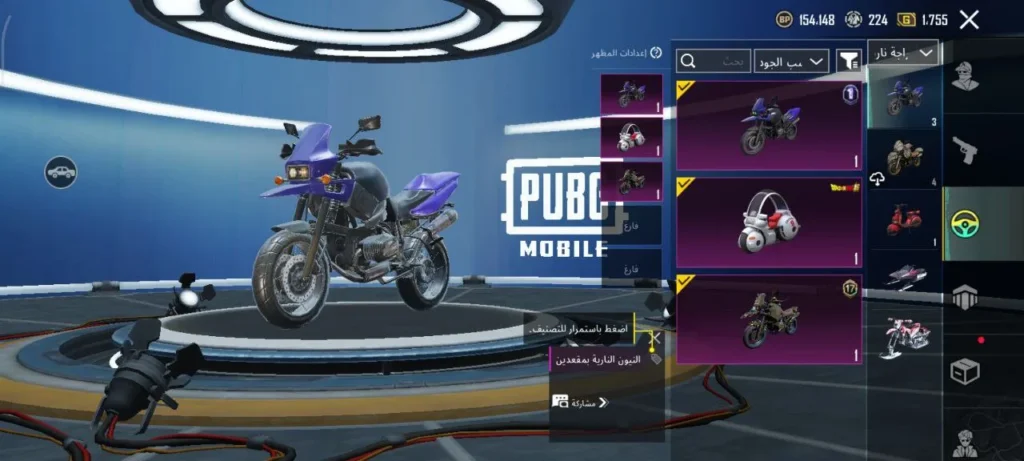This screenshot has width=1024, height=461.
Task: Choose the red scooter vehicle category
Action: pyautogui.click(x=904, y=220)
